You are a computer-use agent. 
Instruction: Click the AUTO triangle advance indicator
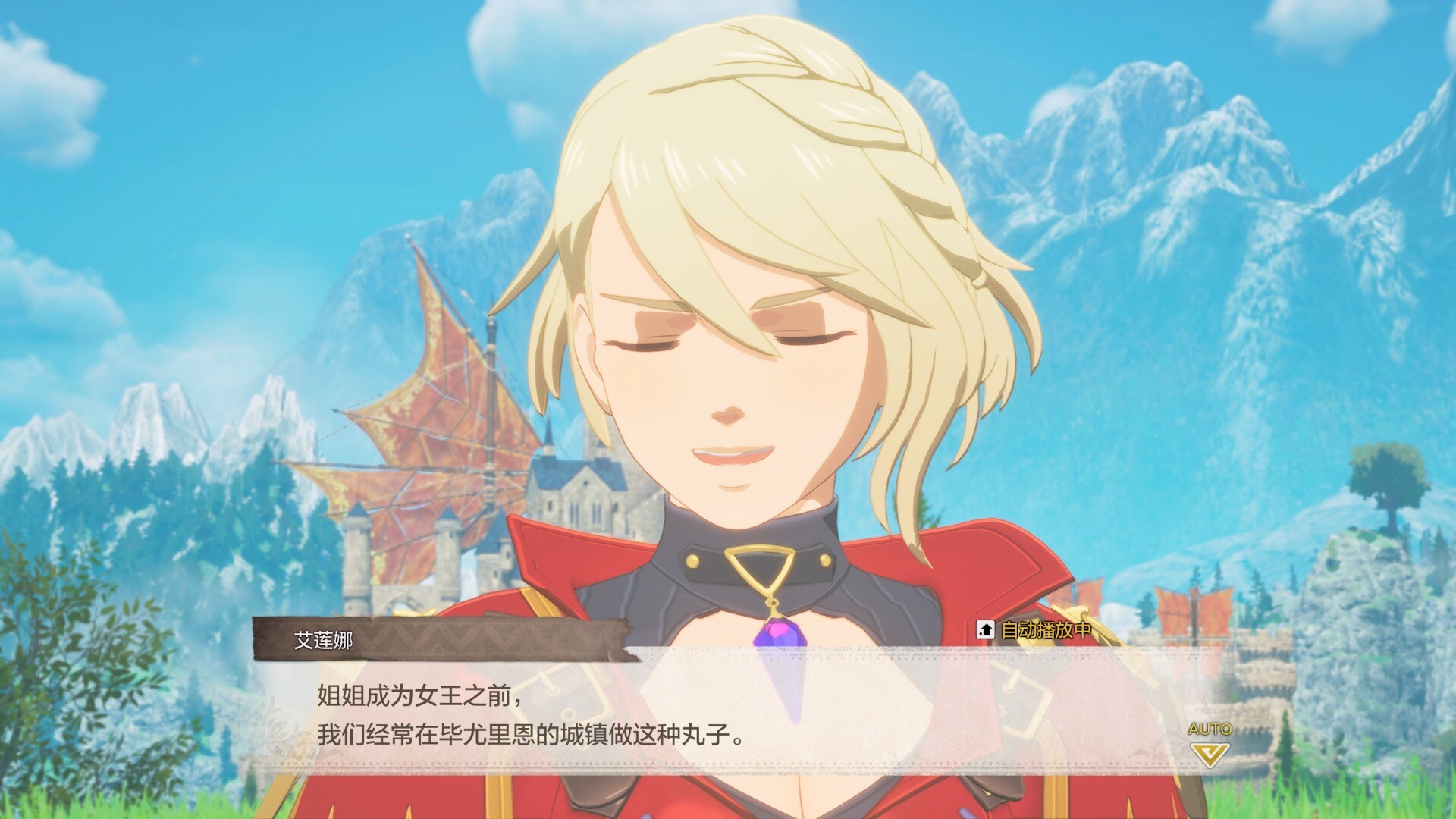pos(1210,752)
